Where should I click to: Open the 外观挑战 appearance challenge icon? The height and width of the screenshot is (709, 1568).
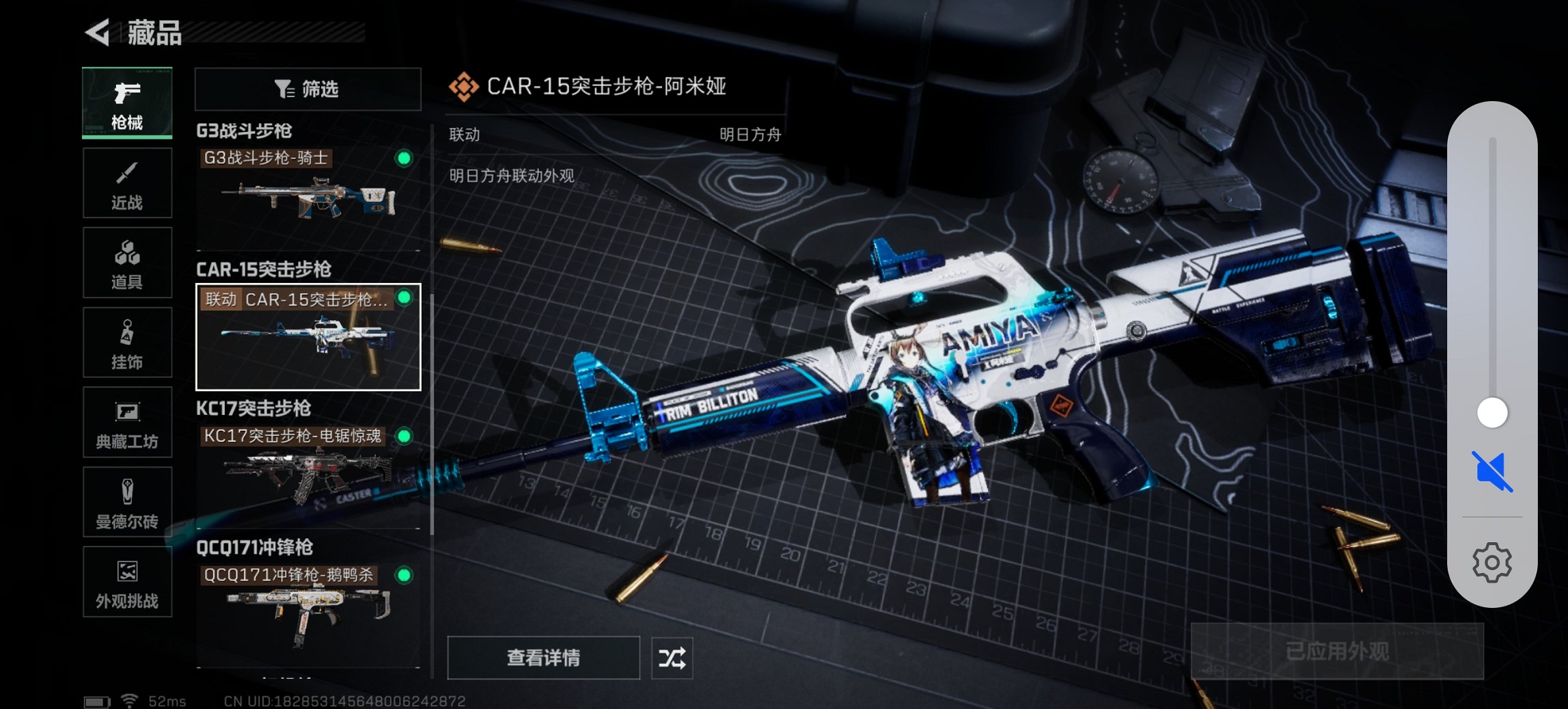pos(127,583)
